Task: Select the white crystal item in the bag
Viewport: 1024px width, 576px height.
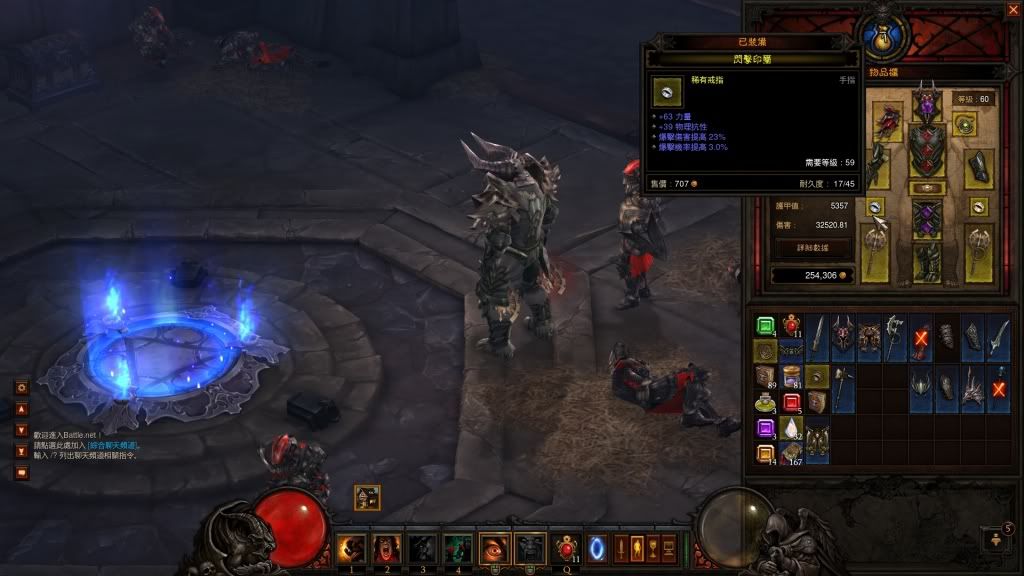Action: point(791,429)
